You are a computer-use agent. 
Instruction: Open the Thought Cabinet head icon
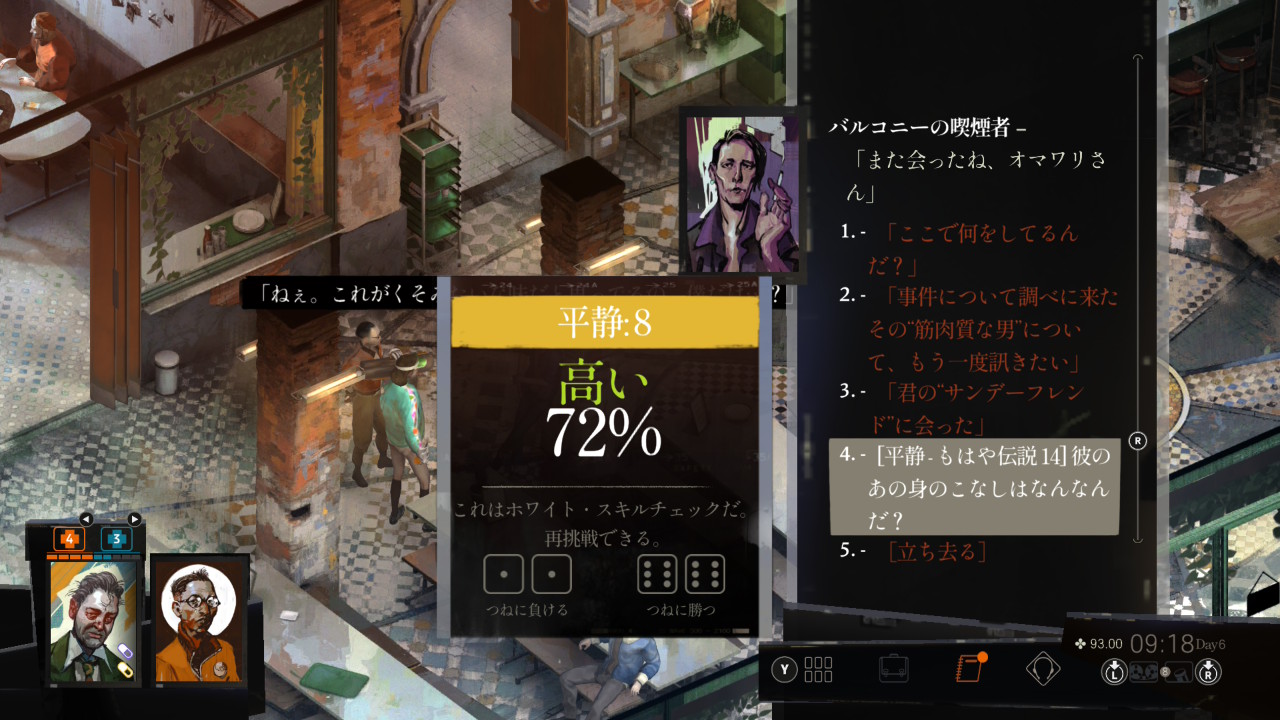coord(1041,668)
